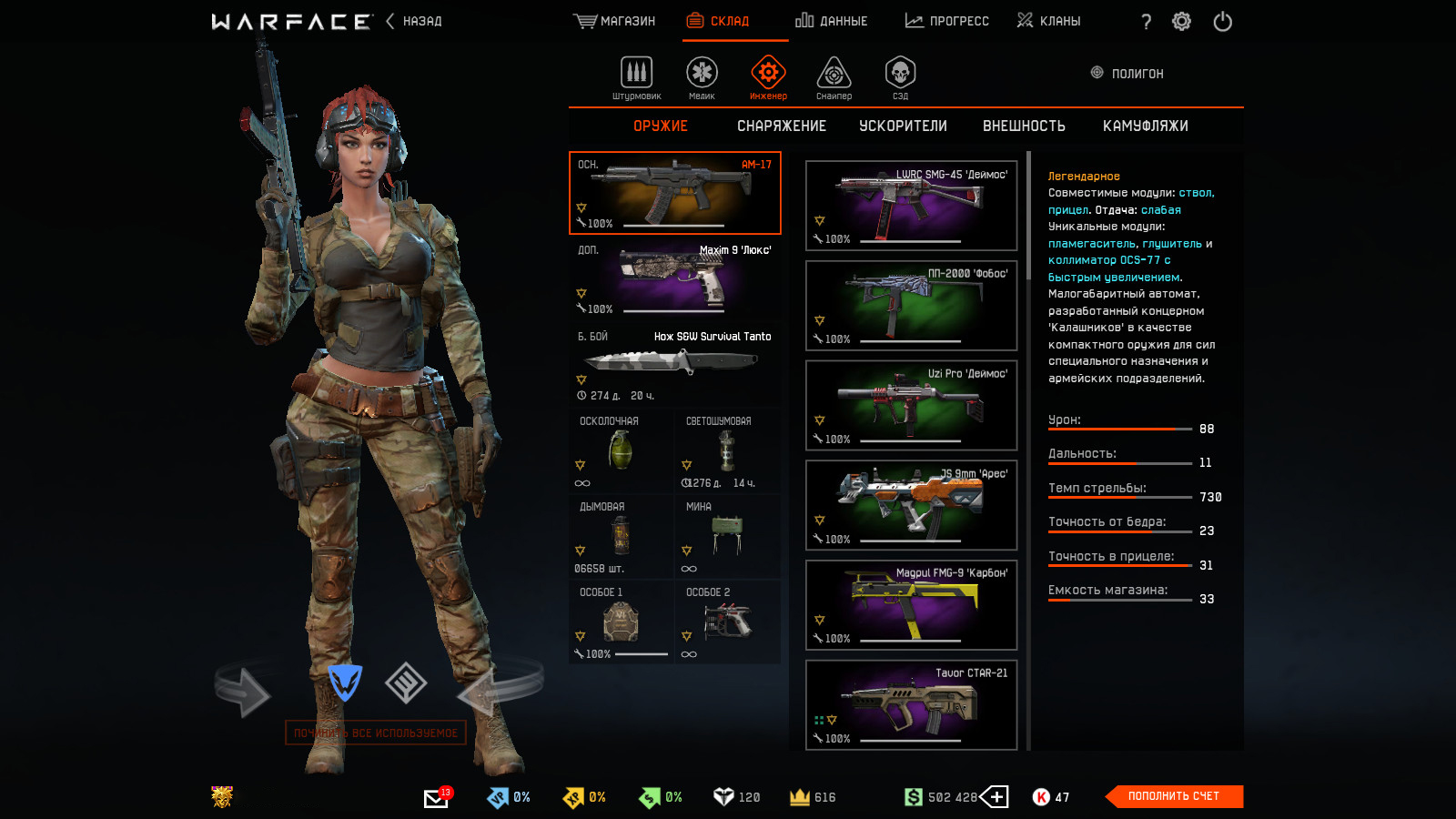This screenshot has width=1456, height=819.
Task: Choose the Медик class
Action: (702, 77)
